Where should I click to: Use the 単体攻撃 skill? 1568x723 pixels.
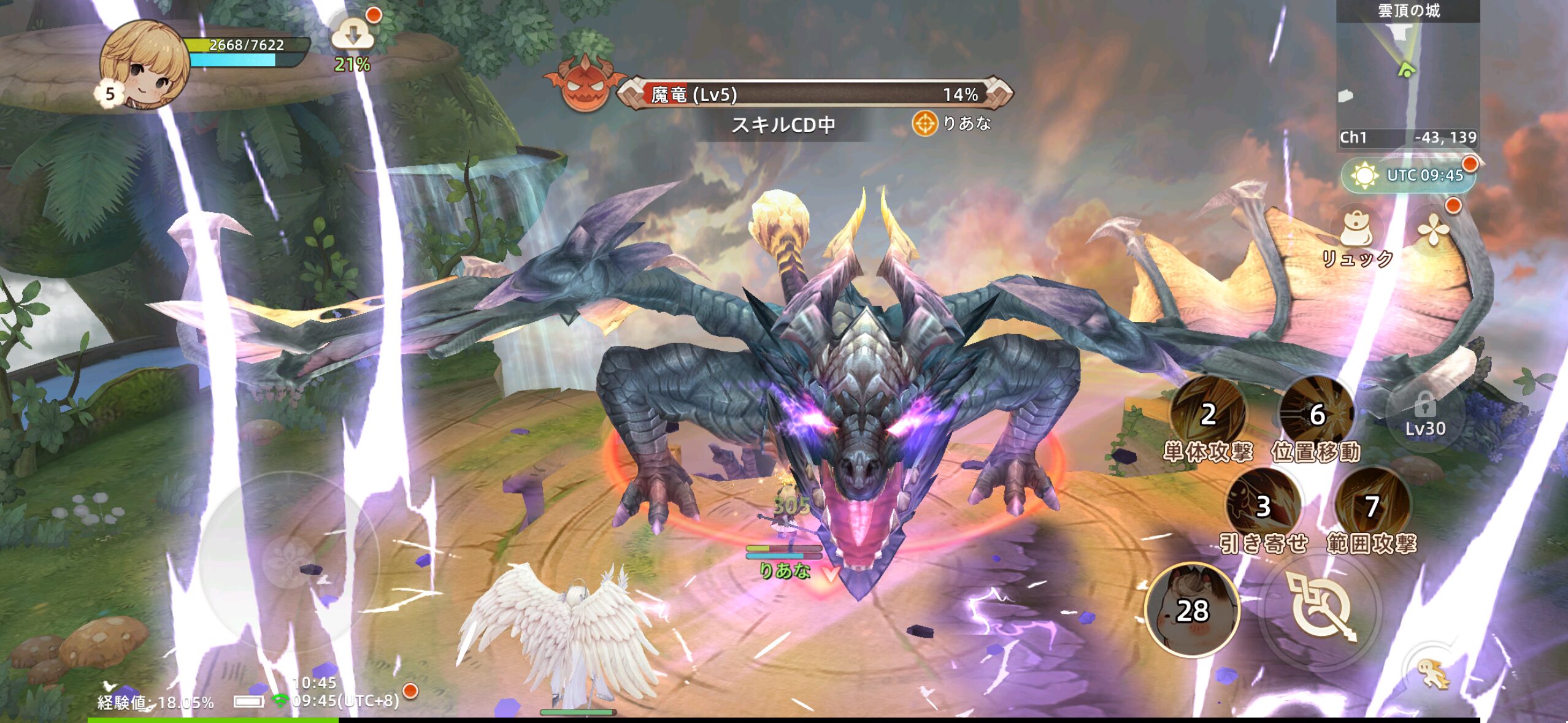[x=1207, y=415]
